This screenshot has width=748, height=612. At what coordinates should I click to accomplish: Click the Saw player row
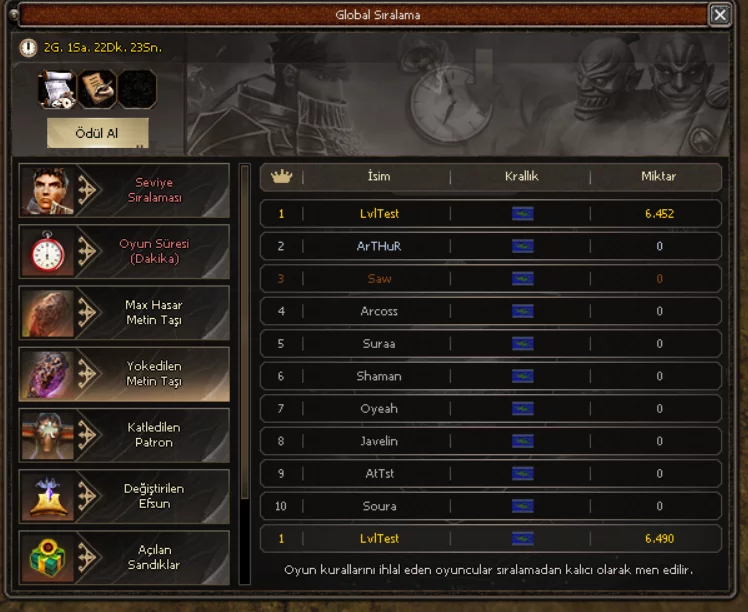pyautogui.click(x=490, y=279)
